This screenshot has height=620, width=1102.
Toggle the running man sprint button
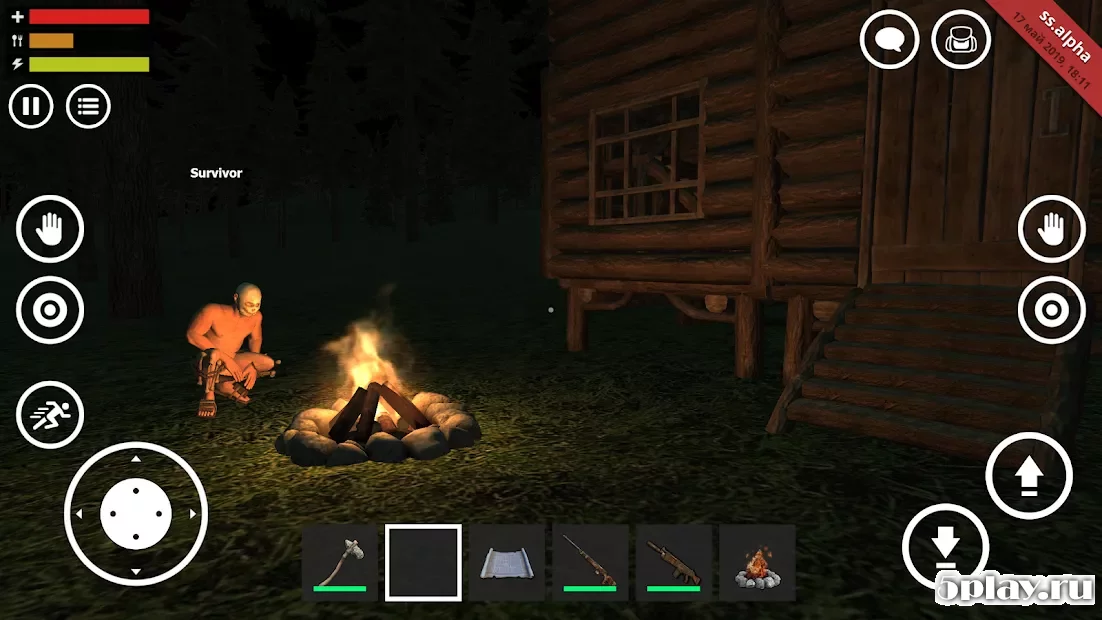pos(50,416)
